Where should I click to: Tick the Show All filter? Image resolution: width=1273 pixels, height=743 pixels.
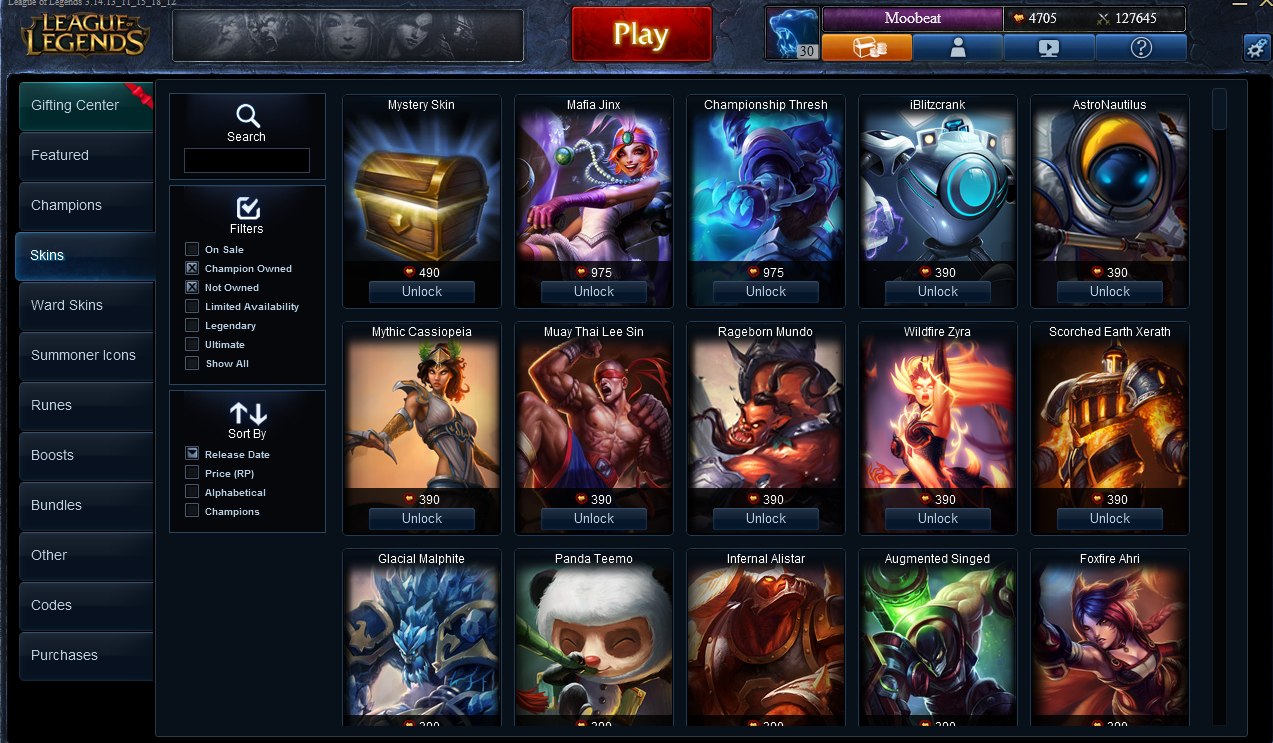(192, 363)
